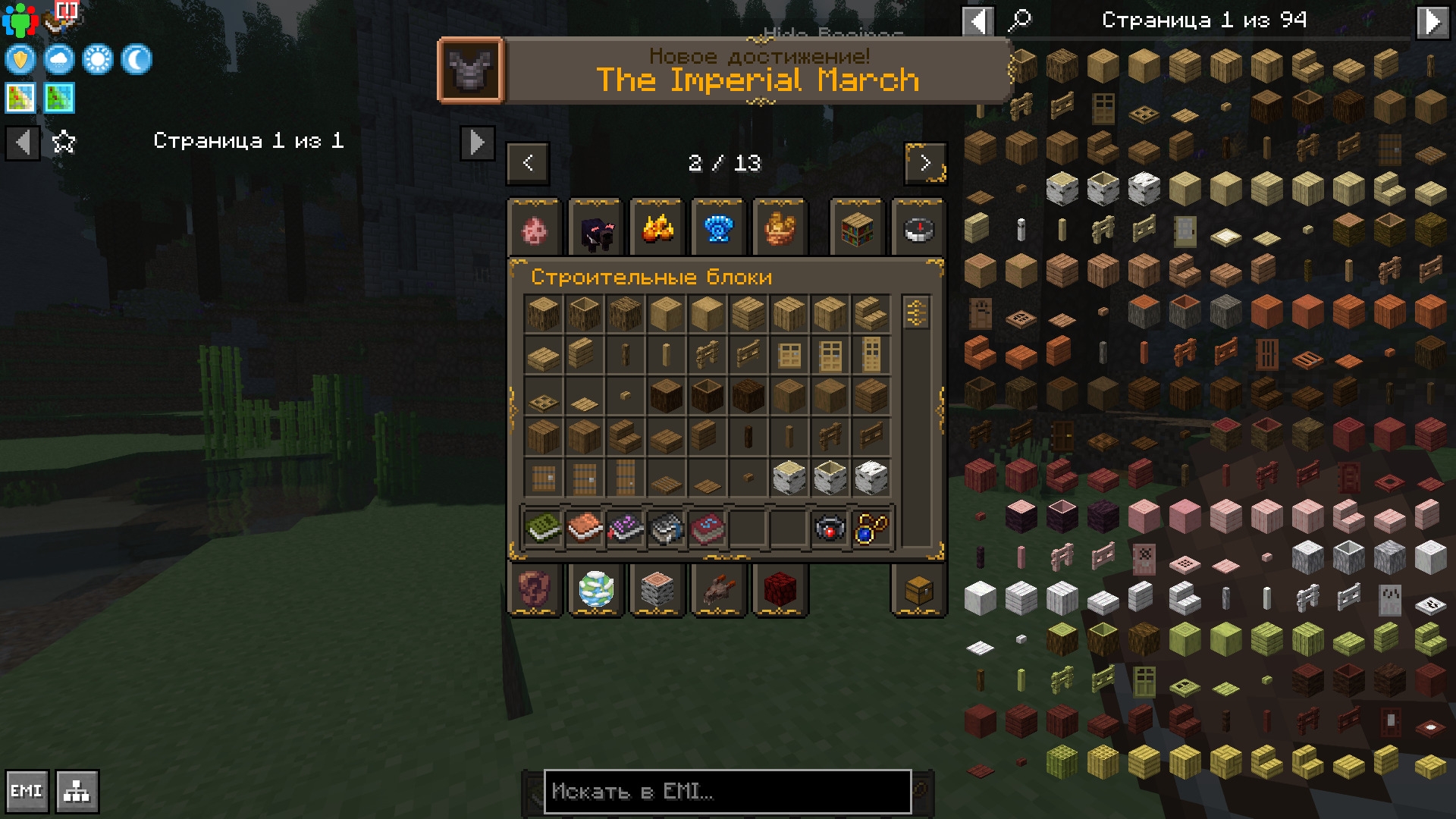Viewport: 1456px width, 819px height.
Task: Pick the green book in hotbar
Action: [x=543, y=528]
